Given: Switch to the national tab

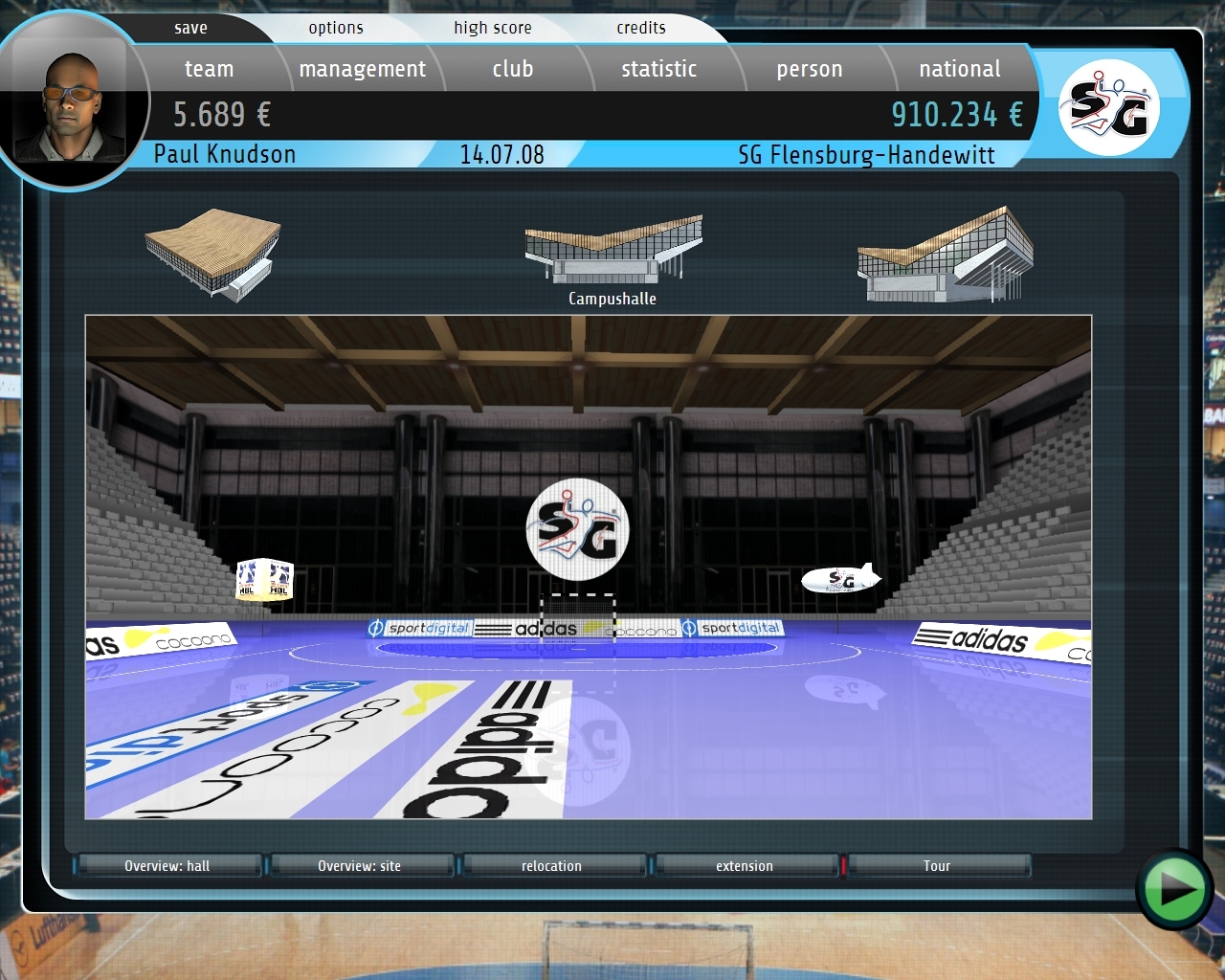Looking at the screenshot, I should tap(959, 69).
